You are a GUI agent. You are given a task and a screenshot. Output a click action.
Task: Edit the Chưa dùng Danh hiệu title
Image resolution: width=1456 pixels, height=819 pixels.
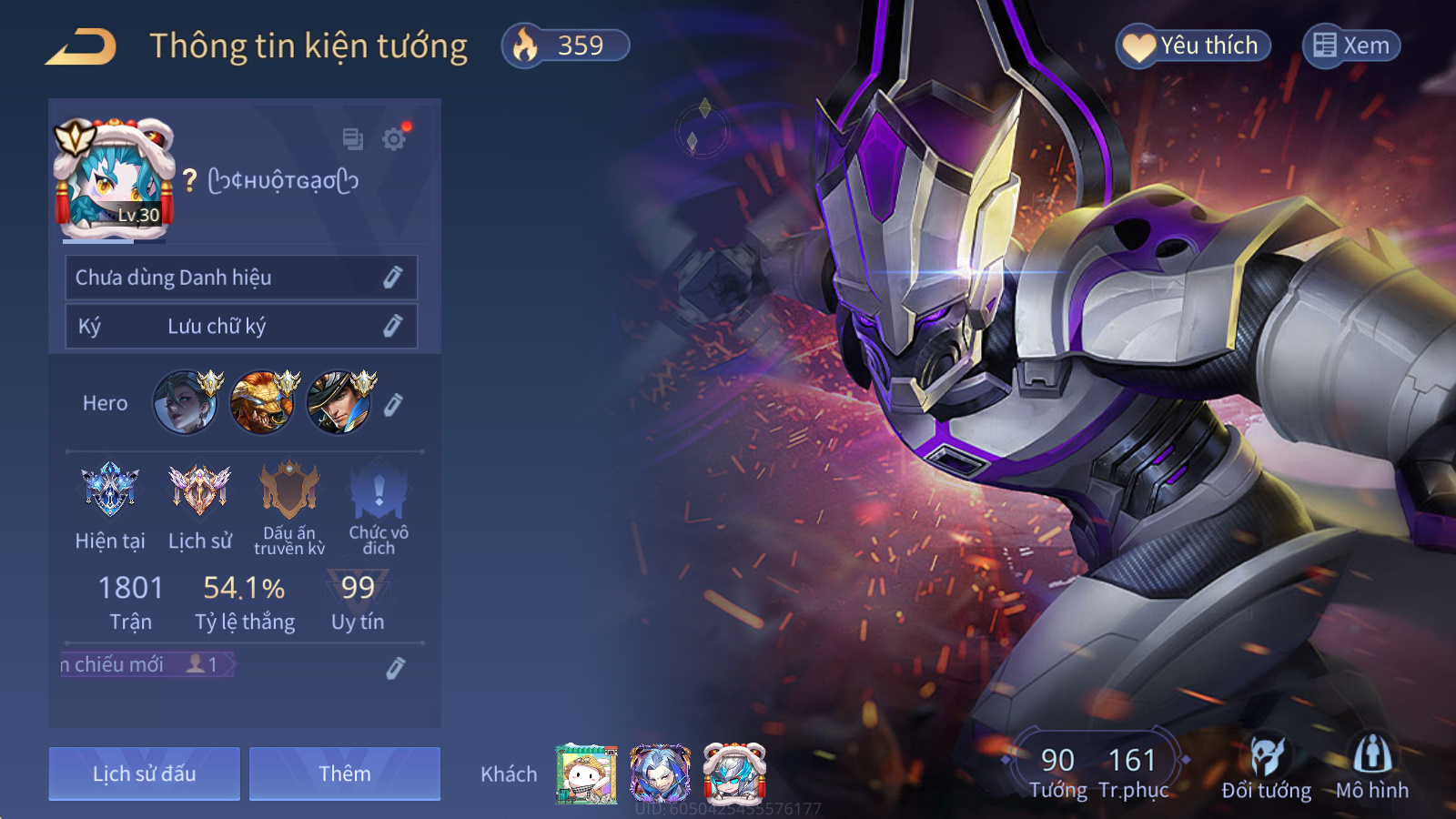click(392, 278)
